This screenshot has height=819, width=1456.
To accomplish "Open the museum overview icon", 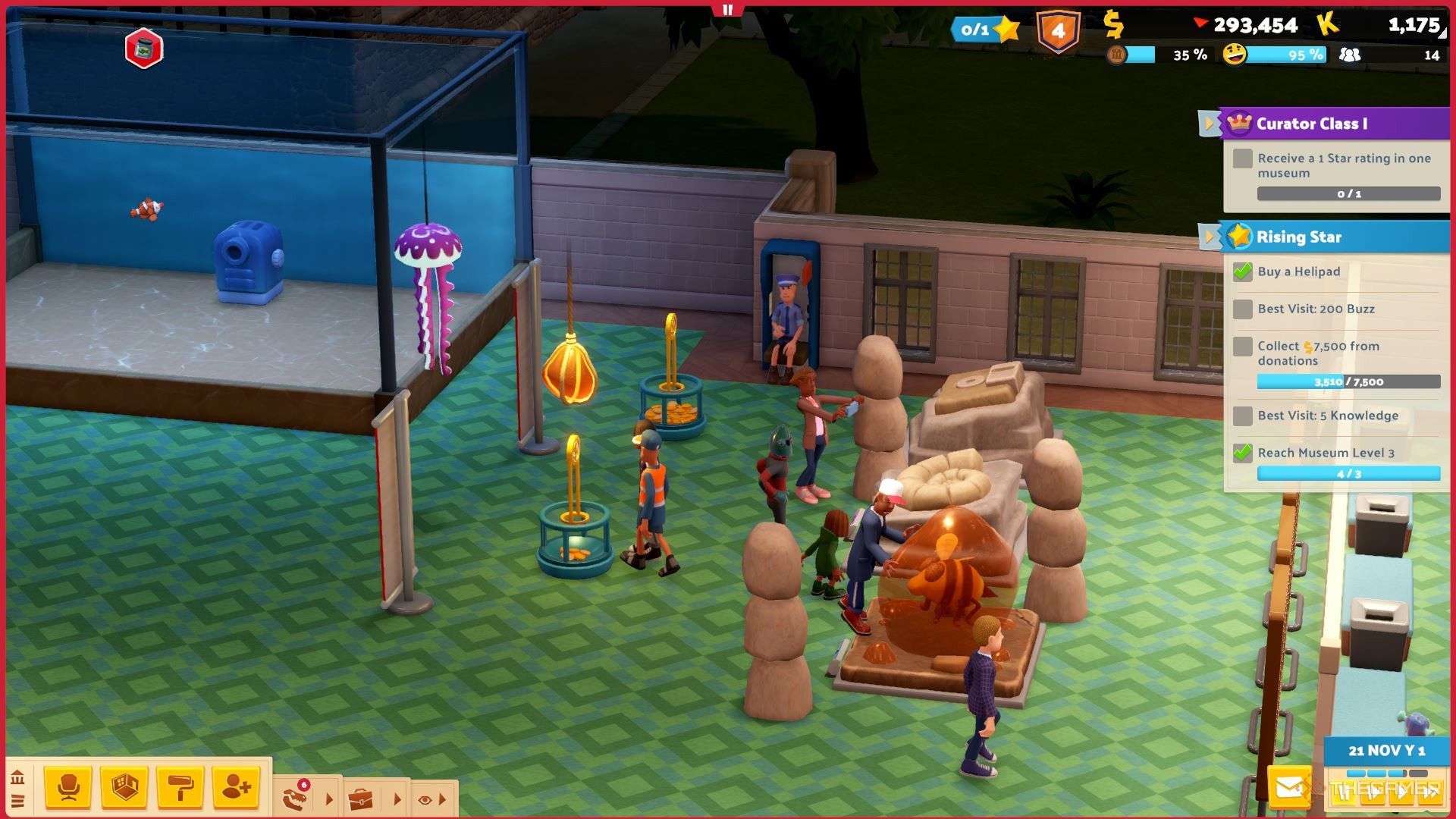I will click(17, 778).
